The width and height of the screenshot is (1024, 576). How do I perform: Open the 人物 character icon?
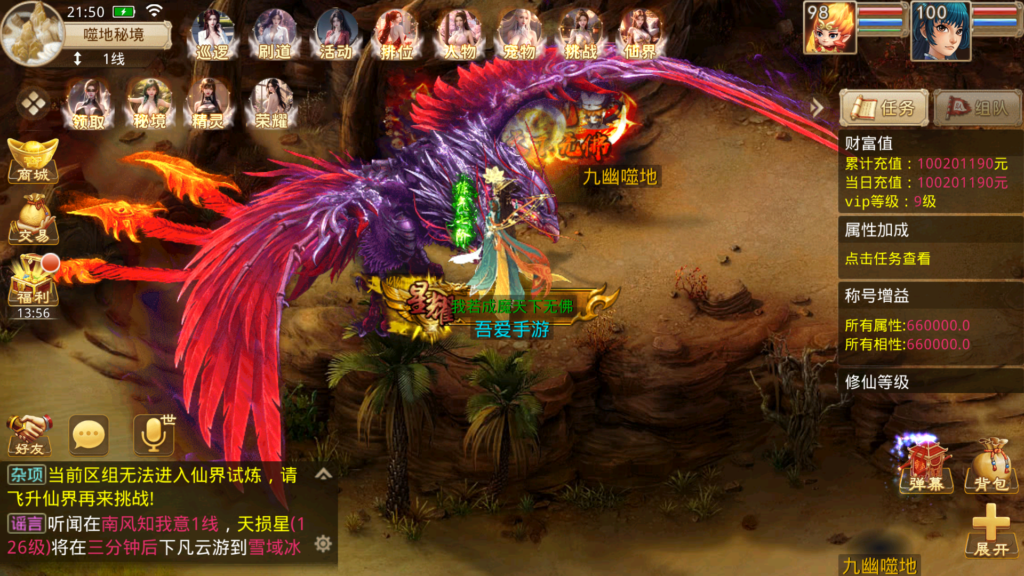(x=459, y=33)
